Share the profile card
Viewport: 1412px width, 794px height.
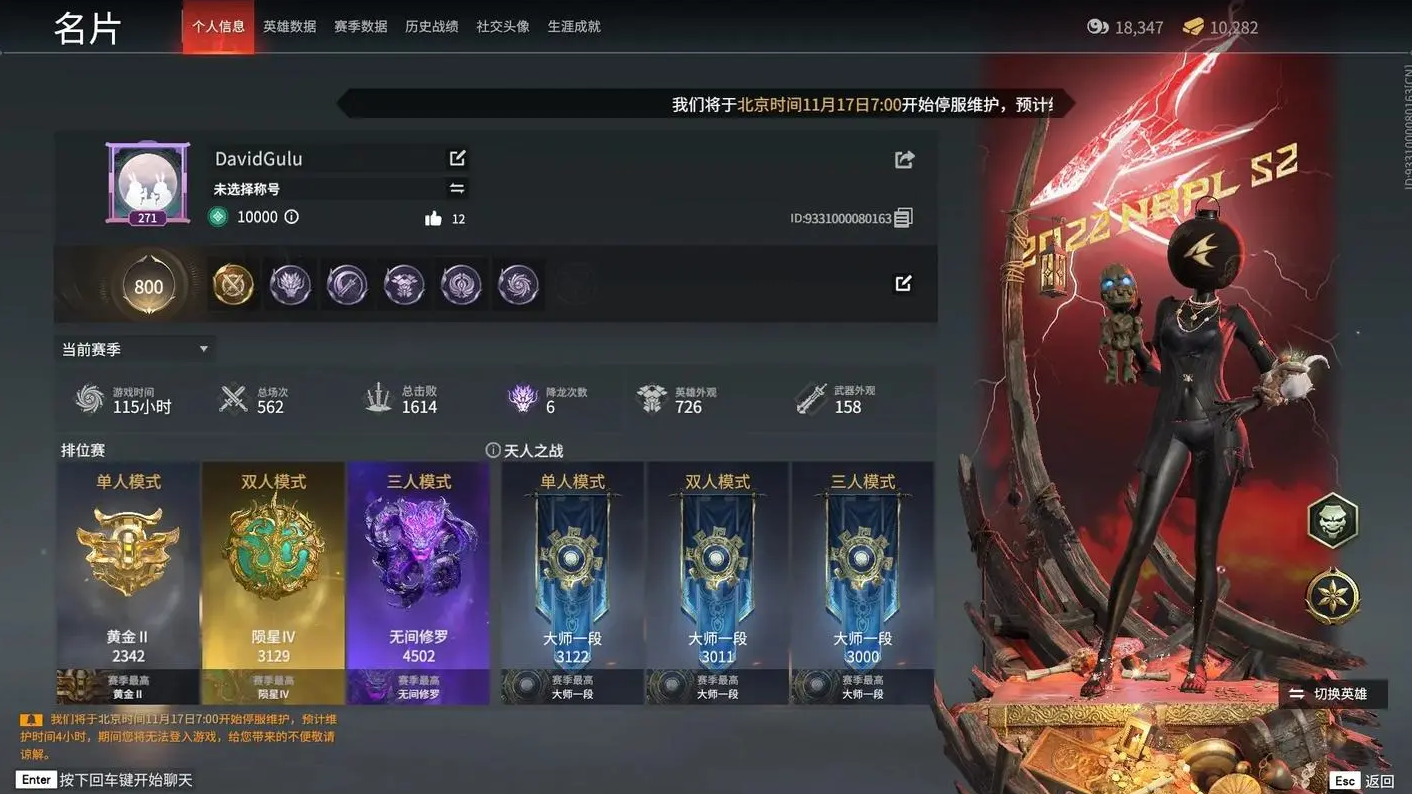click(904, 159)
